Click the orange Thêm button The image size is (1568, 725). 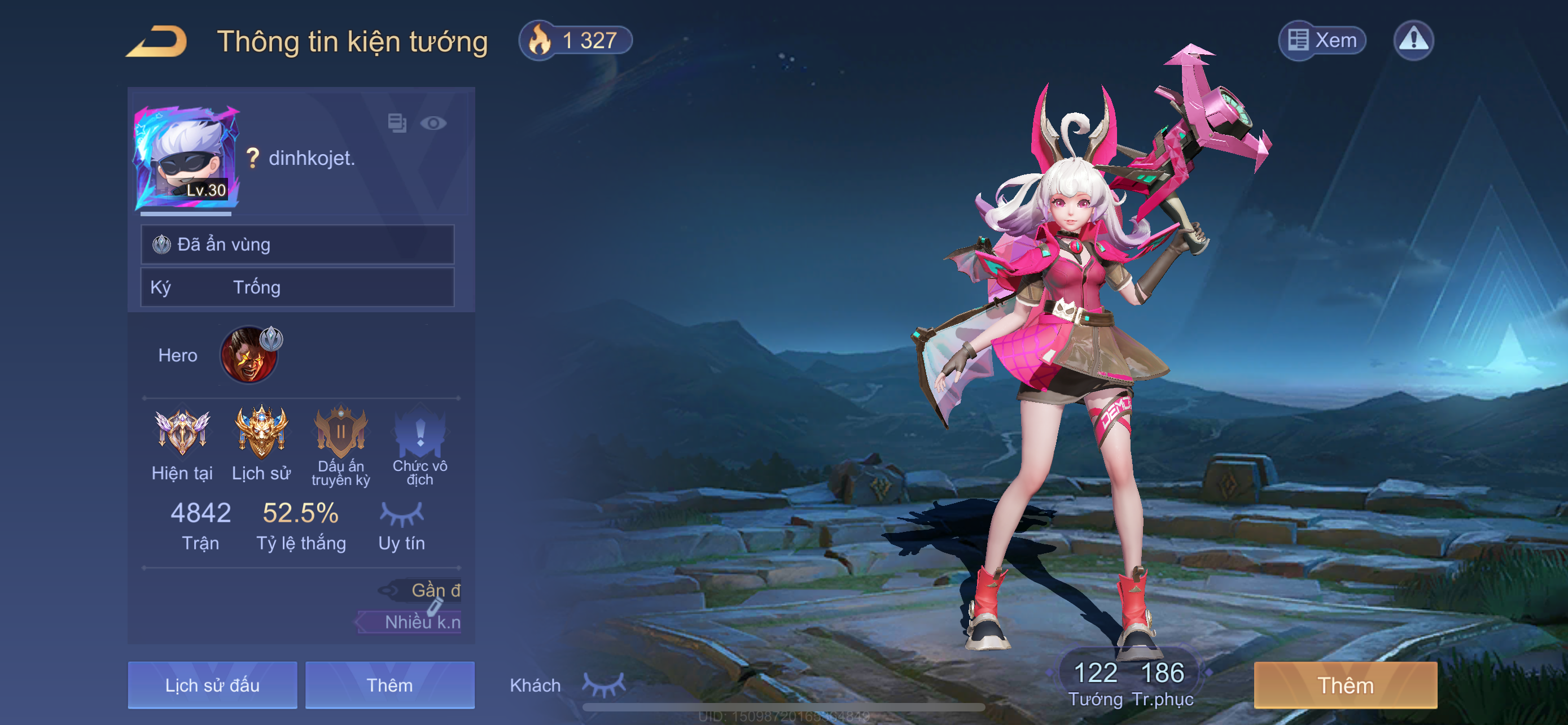tap(1345, 685)
